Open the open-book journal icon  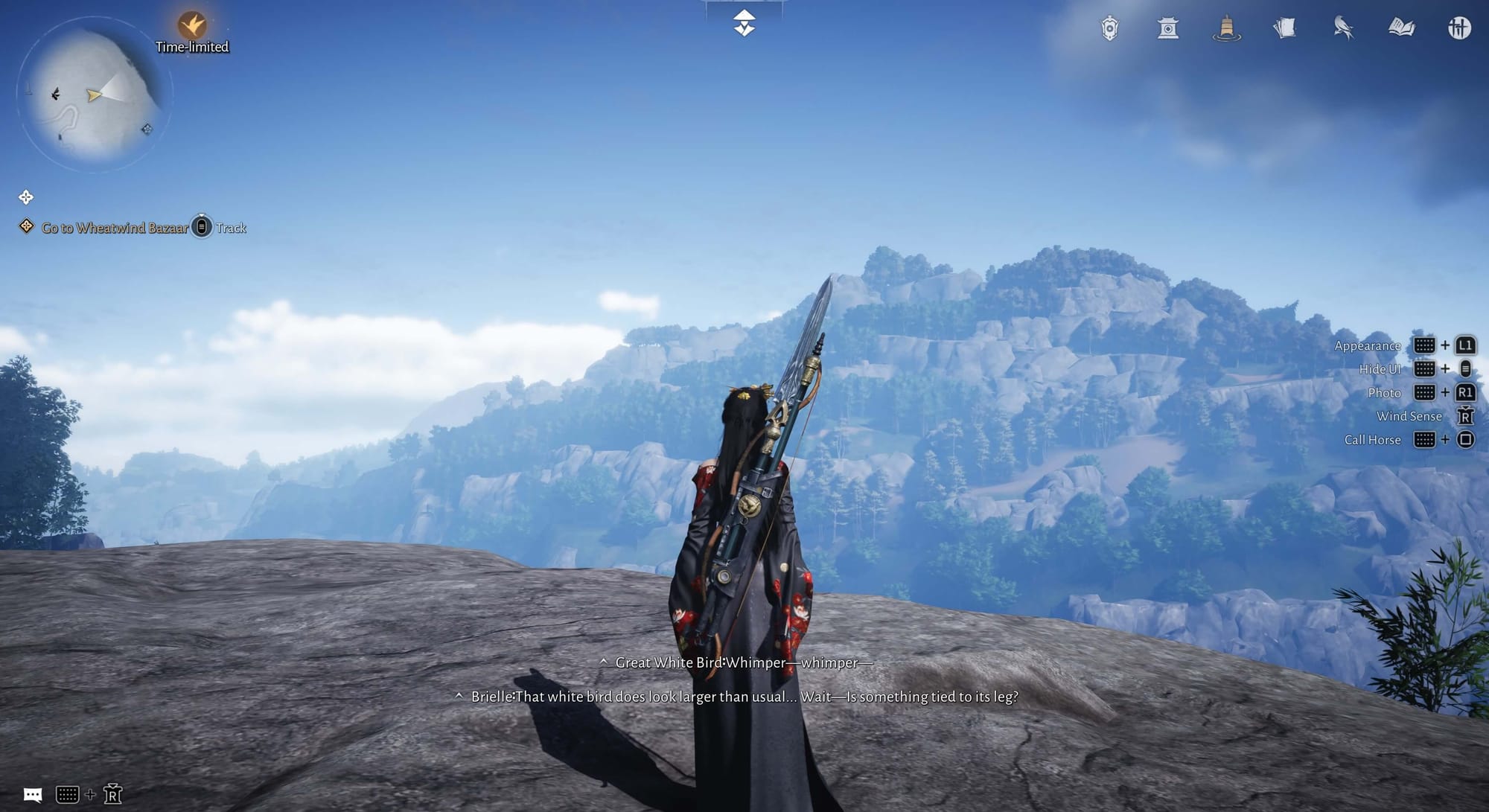click(1401, 29)
